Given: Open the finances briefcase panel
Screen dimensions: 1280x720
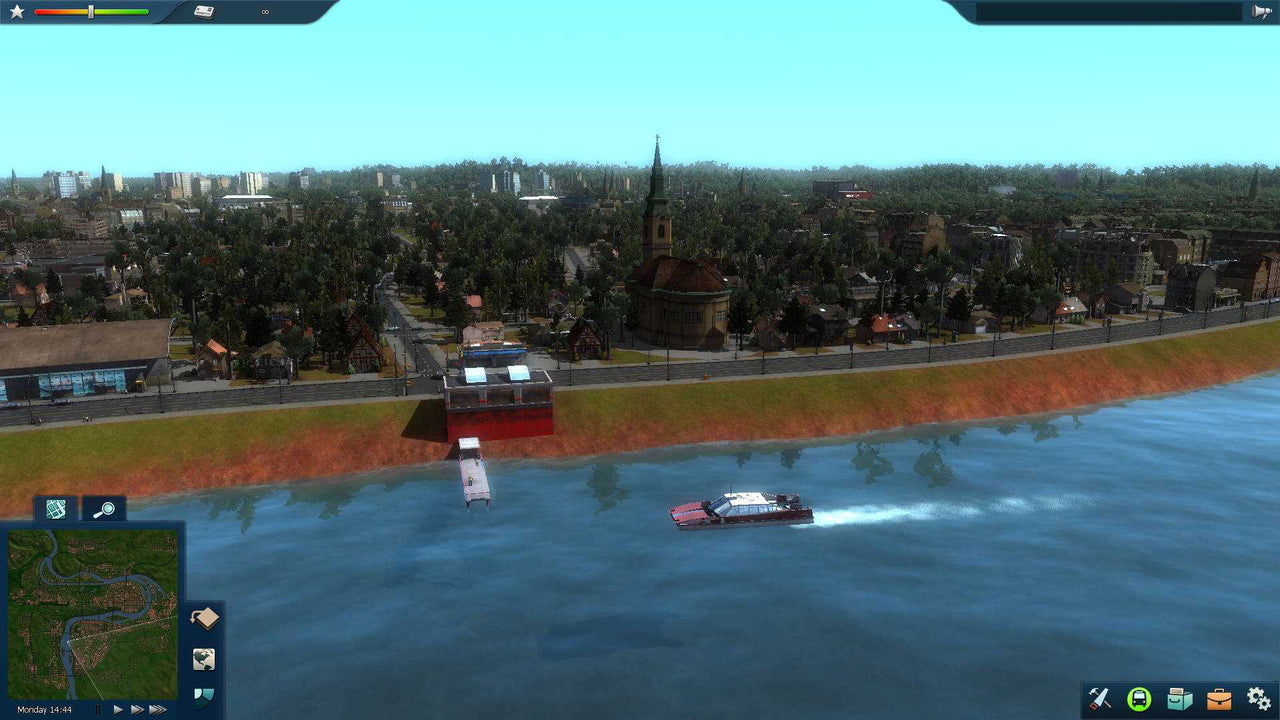Looking at the screenshot, I should [1220, 698].
